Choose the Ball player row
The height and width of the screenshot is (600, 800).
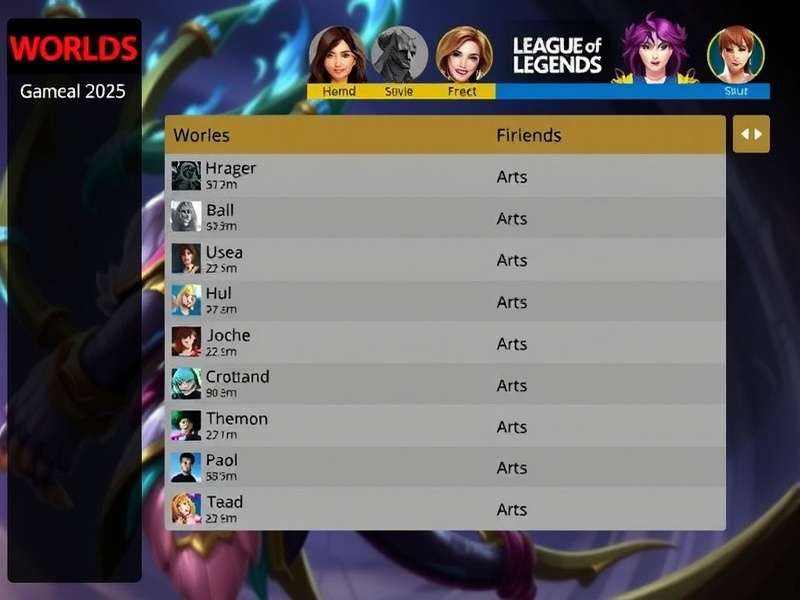[x=445, y=218]
